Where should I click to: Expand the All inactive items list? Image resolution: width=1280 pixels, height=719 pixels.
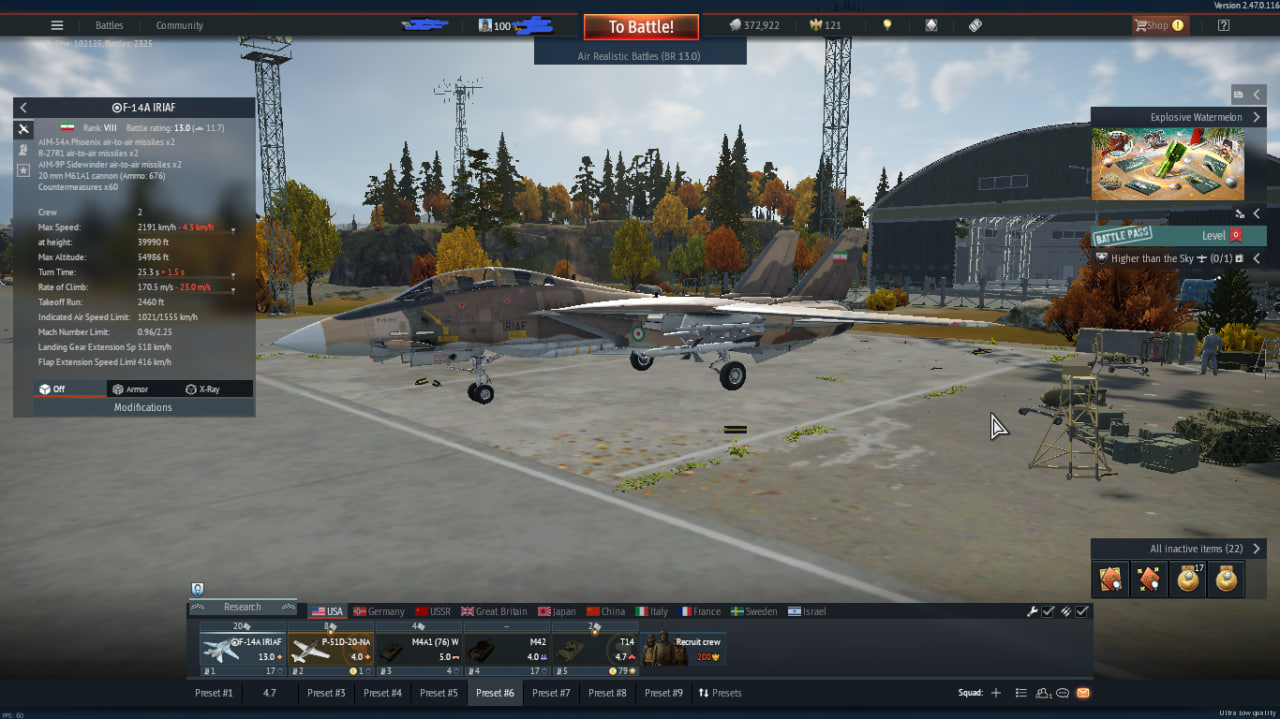click(x=1177, y=549)
